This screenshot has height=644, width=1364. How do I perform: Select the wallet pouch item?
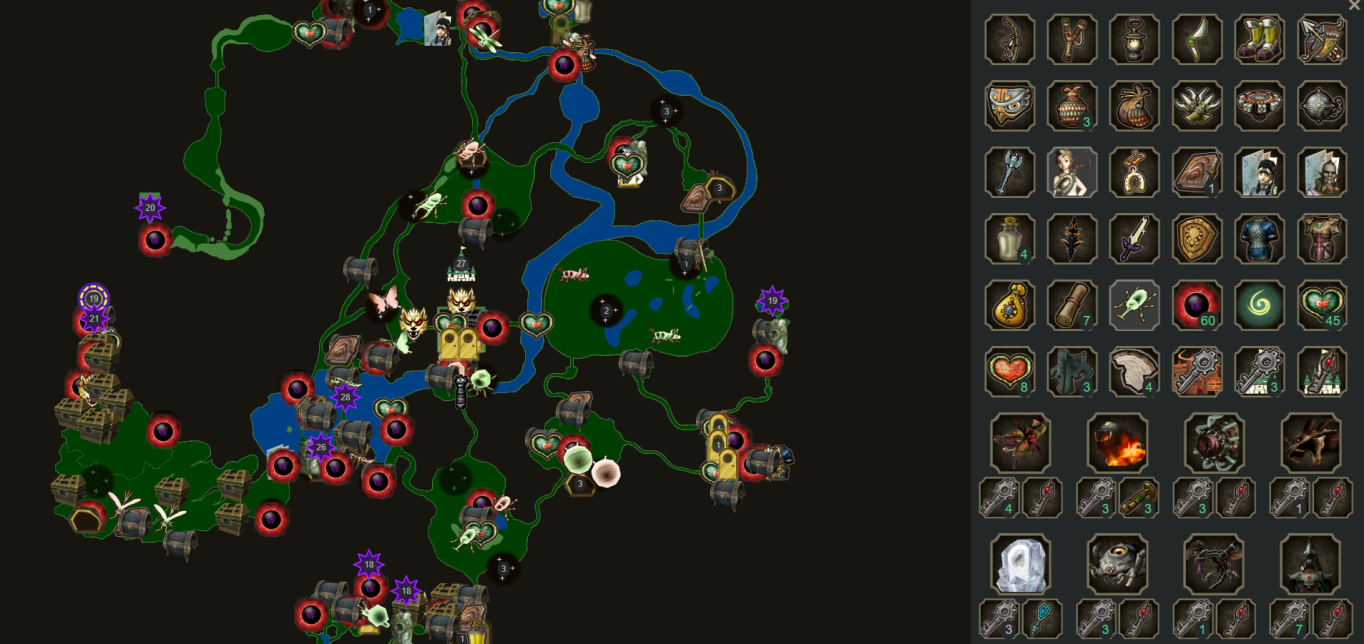(1010, 305)
